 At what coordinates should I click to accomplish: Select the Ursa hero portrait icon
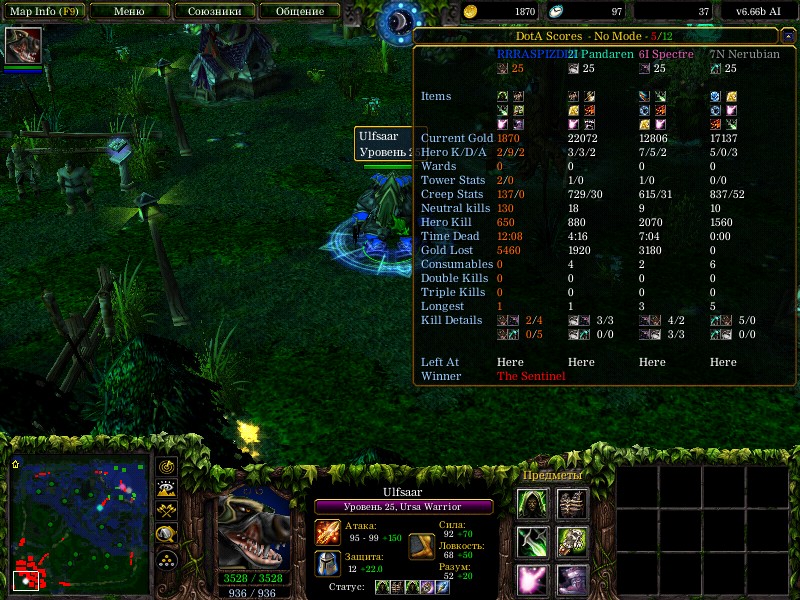pos(23,46)
